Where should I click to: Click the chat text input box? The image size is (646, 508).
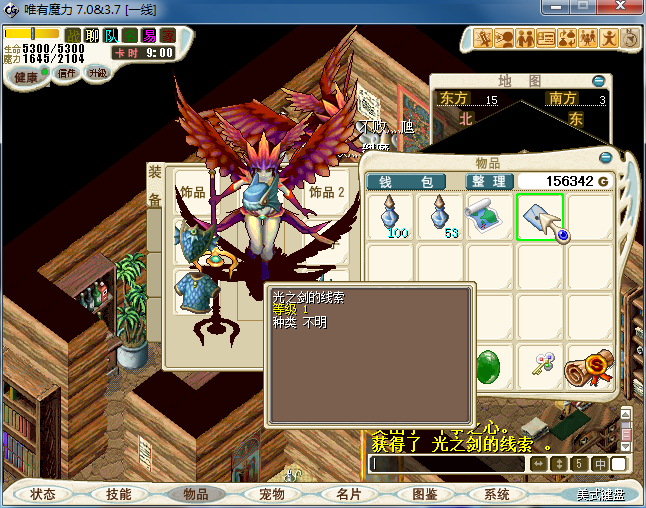[447, 464]
